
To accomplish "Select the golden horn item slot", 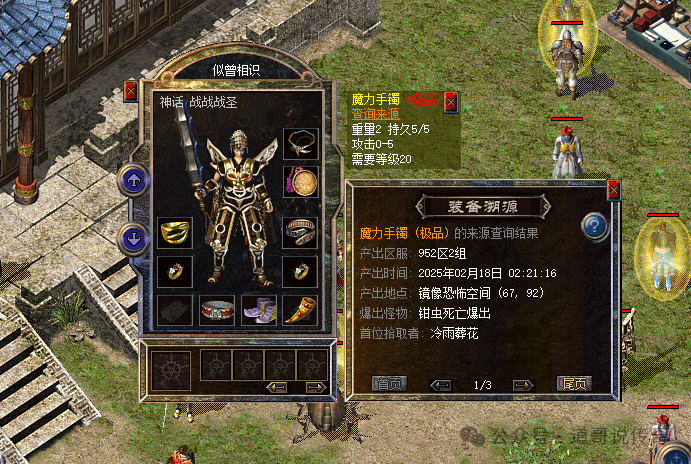I will click(300, 309).
